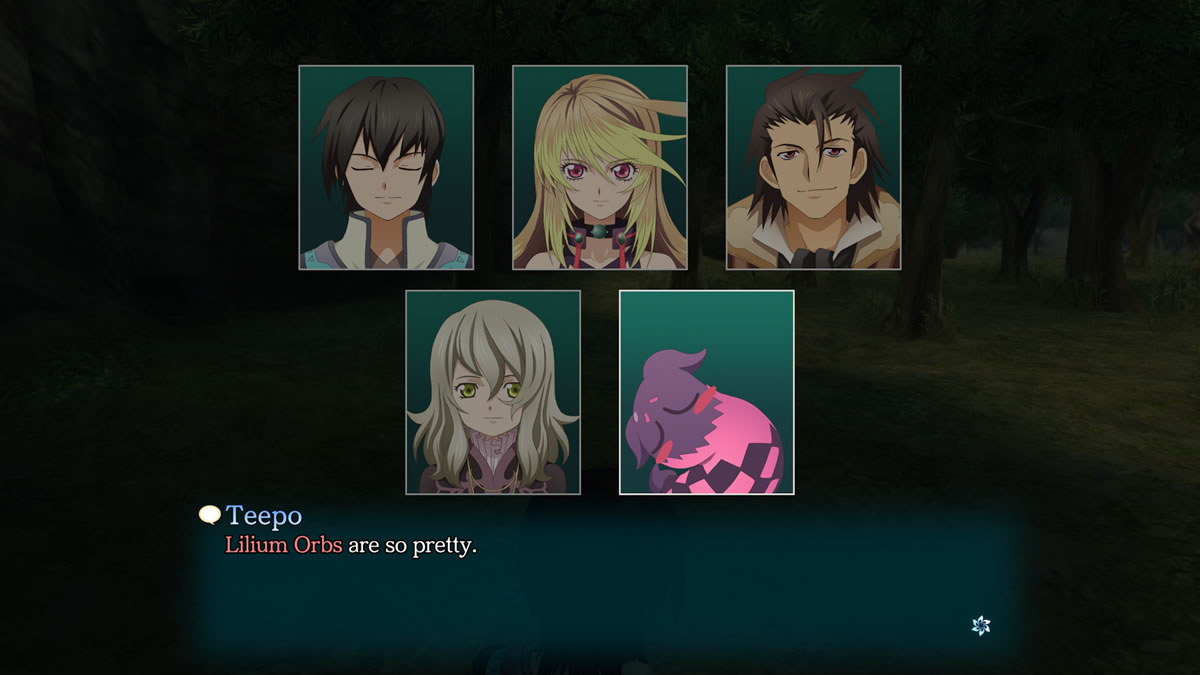Click the highlighted Teepo creature portrait
Screen dimensions: 1200x675
[x=707, y=392]
